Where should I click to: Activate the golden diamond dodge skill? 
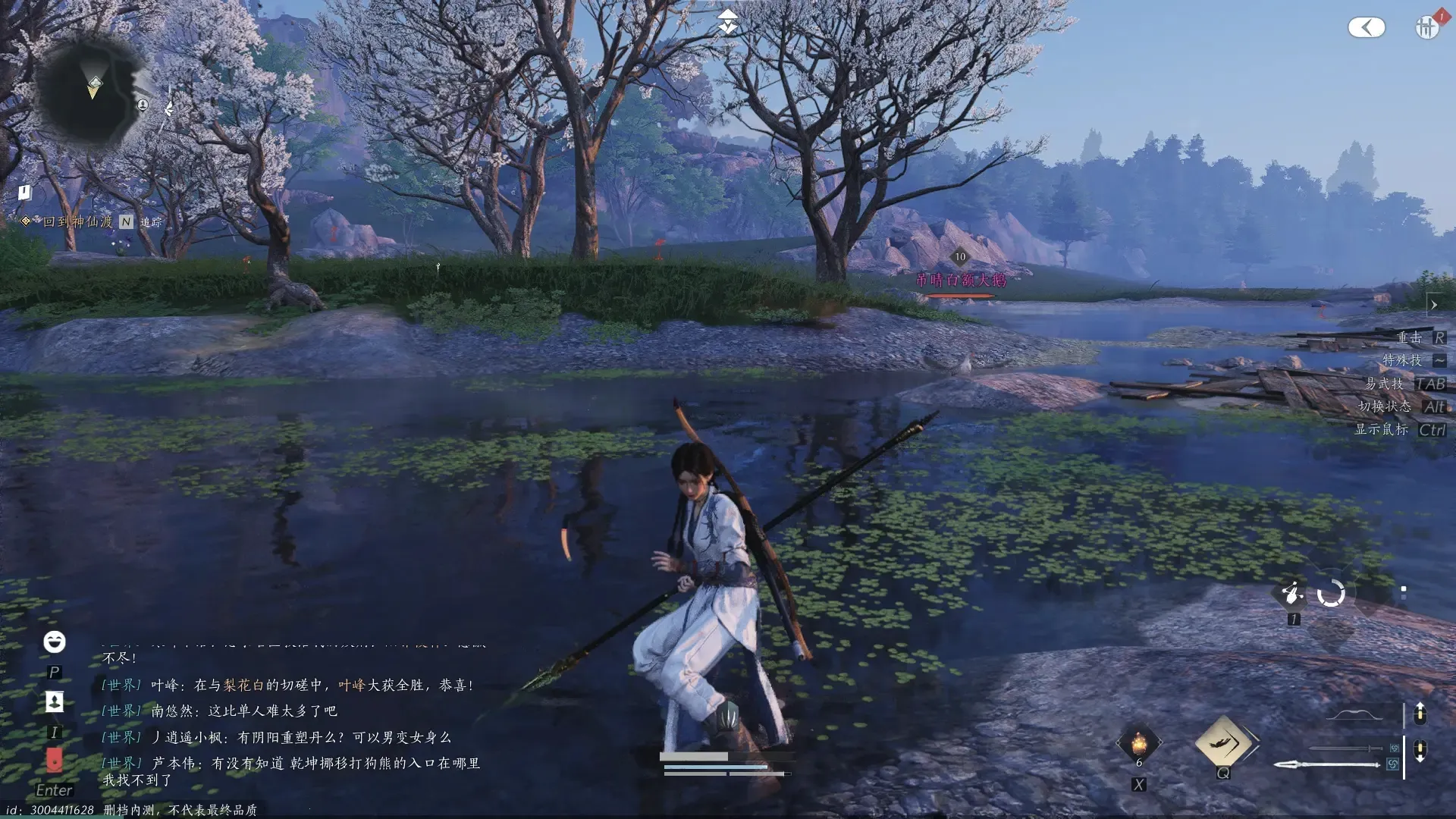(1222, 742)
